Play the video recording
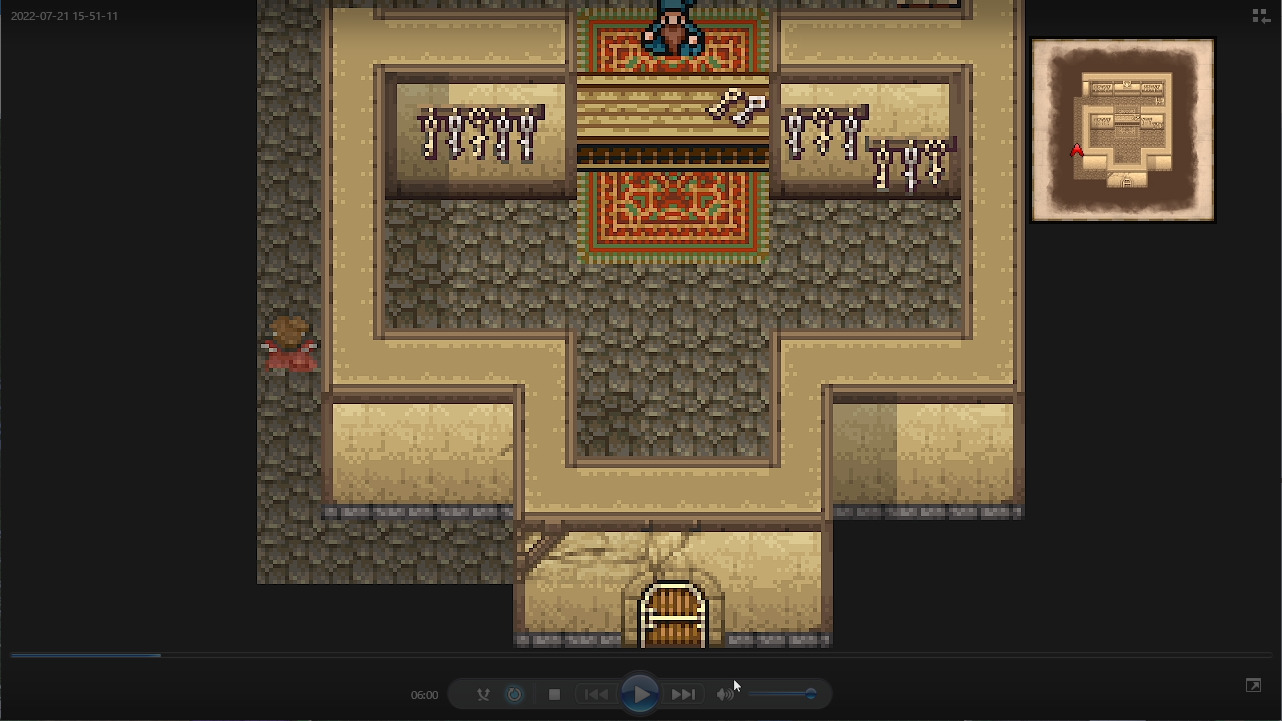 click(640, 694)
